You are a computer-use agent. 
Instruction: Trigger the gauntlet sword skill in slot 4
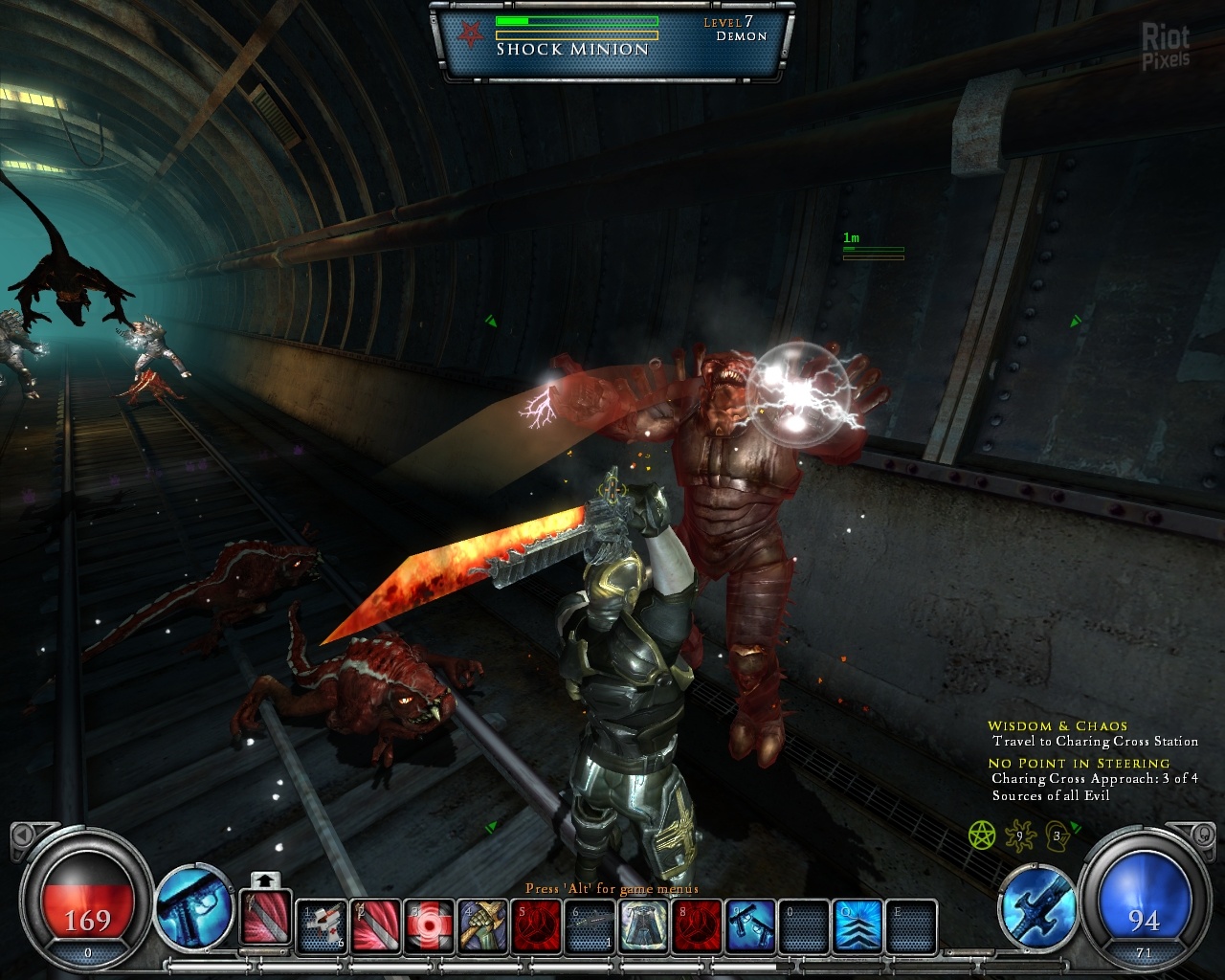click(x=482, y=926)
